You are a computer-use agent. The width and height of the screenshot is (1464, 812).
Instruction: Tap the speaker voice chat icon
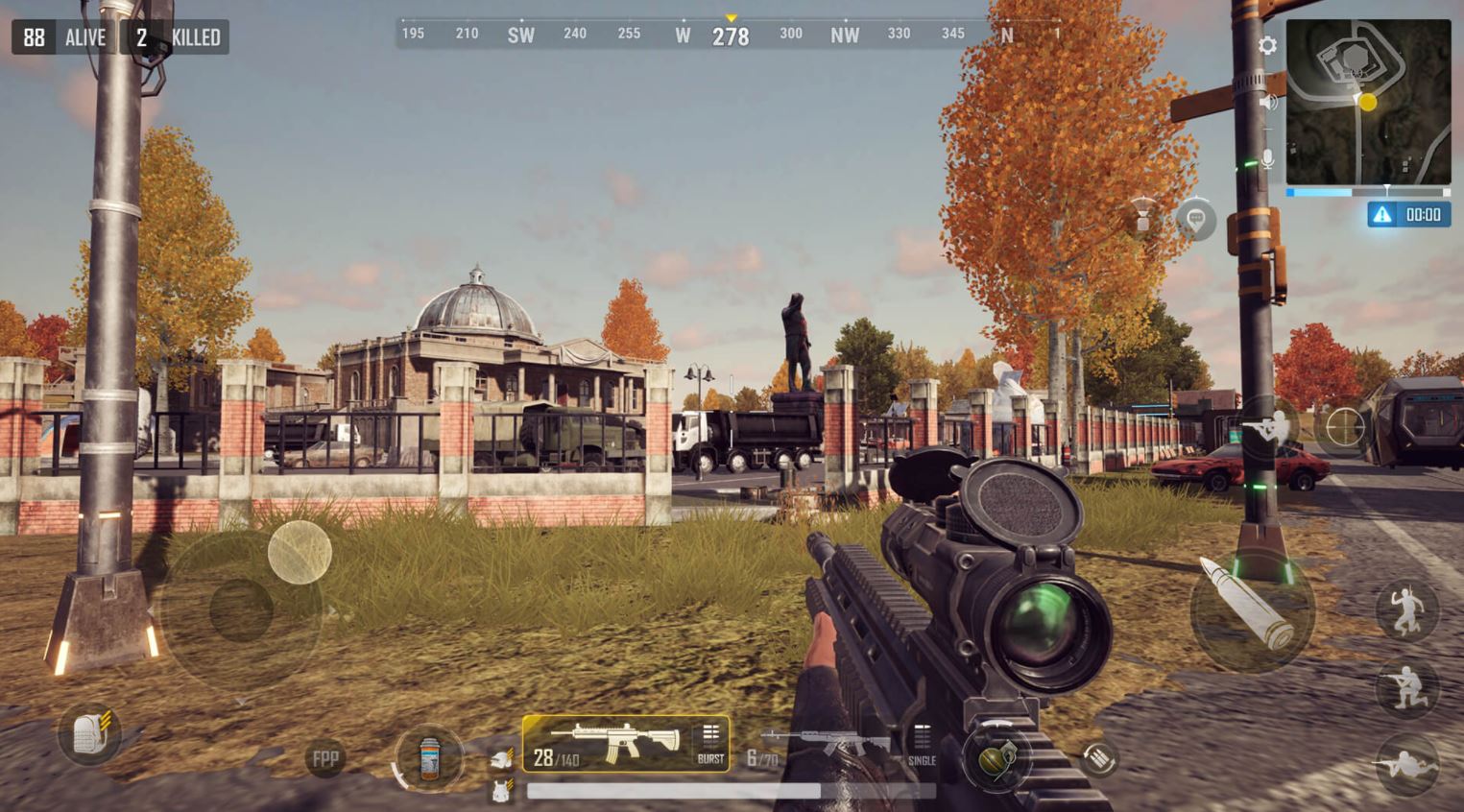click(1269, 101)
